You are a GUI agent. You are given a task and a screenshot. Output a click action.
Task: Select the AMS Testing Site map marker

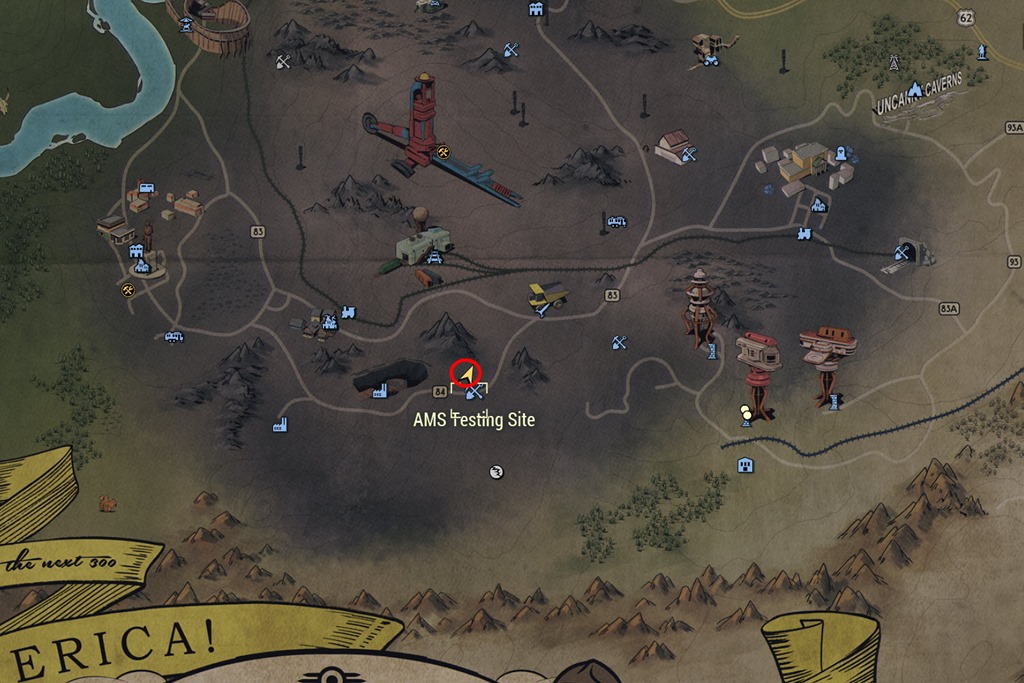473,393
